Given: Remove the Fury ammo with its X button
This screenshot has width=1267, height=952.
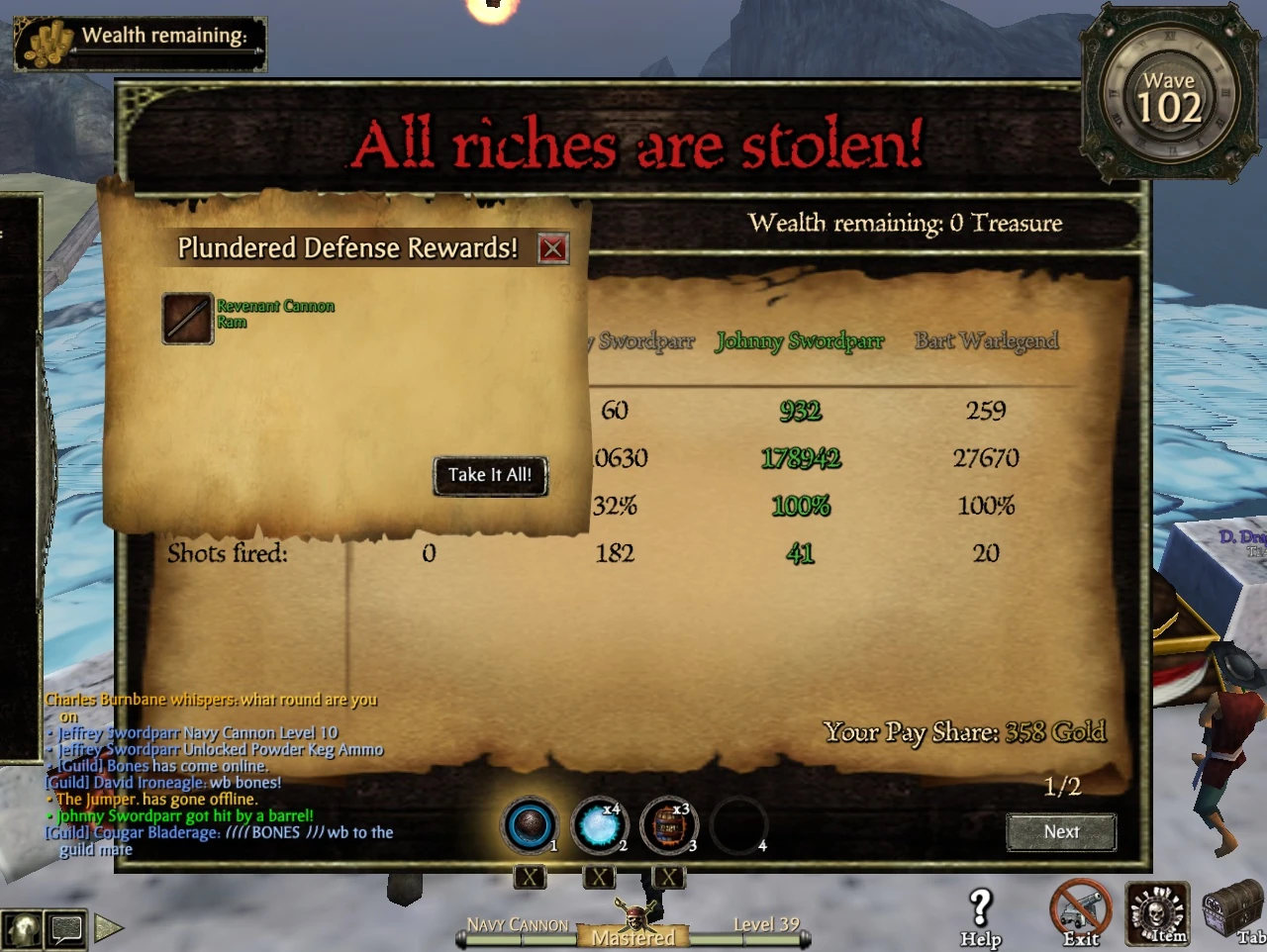Looking at the screenshot, I should coord(599,877).
